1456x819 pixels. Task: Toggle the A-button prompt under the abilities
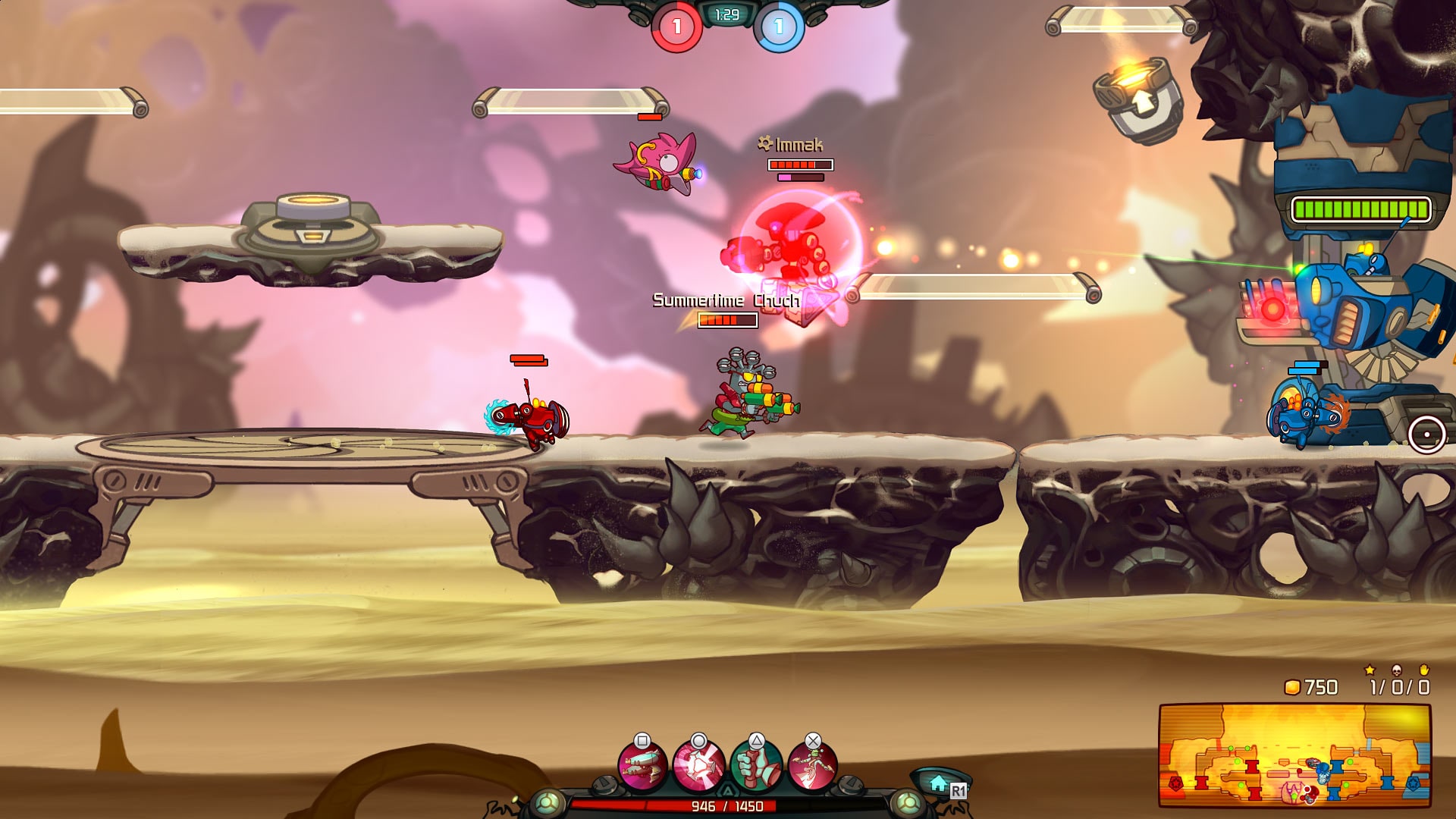728,789
